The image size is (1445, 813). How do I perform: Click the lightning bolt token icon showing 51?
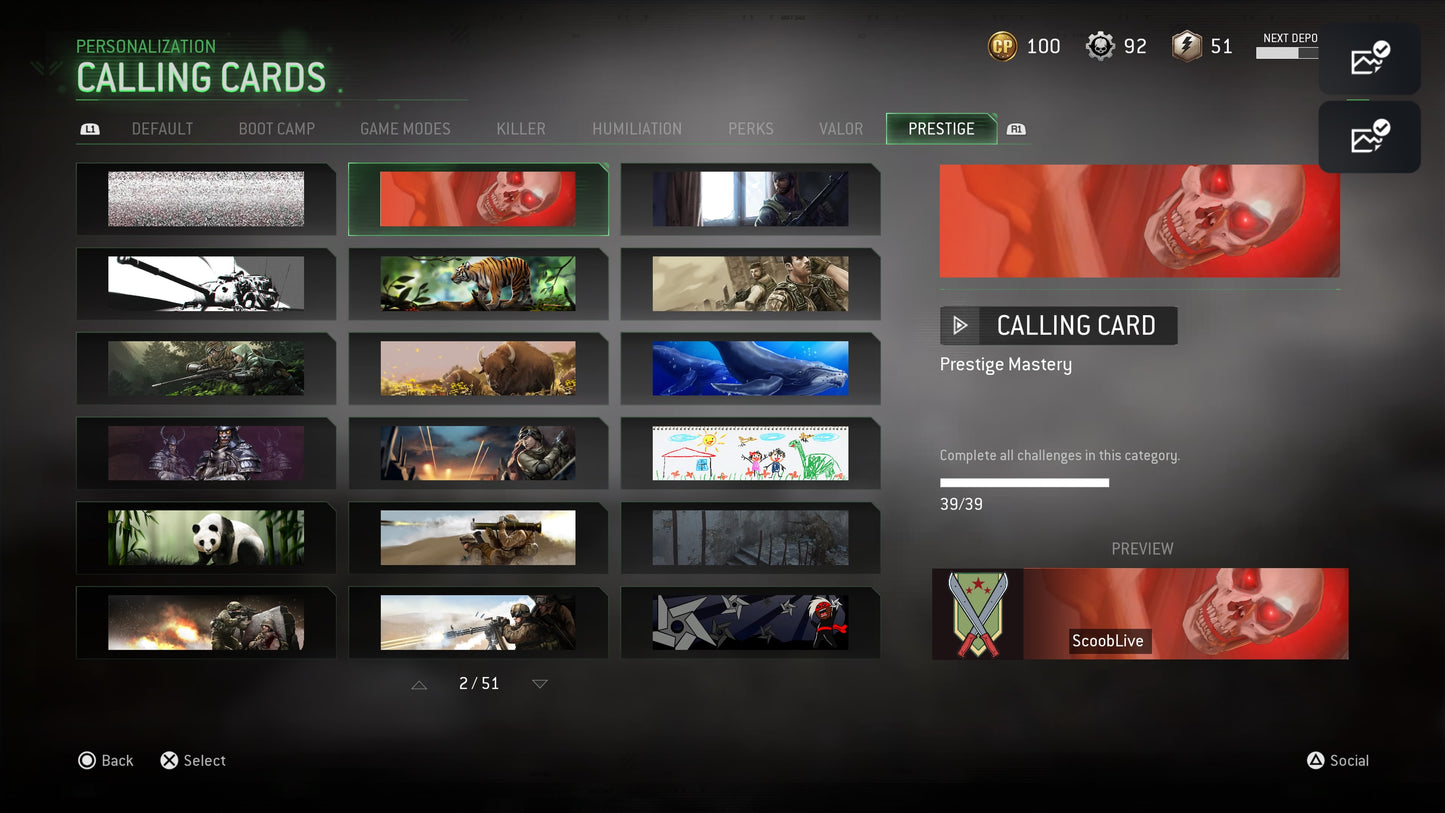point(1182,45)
